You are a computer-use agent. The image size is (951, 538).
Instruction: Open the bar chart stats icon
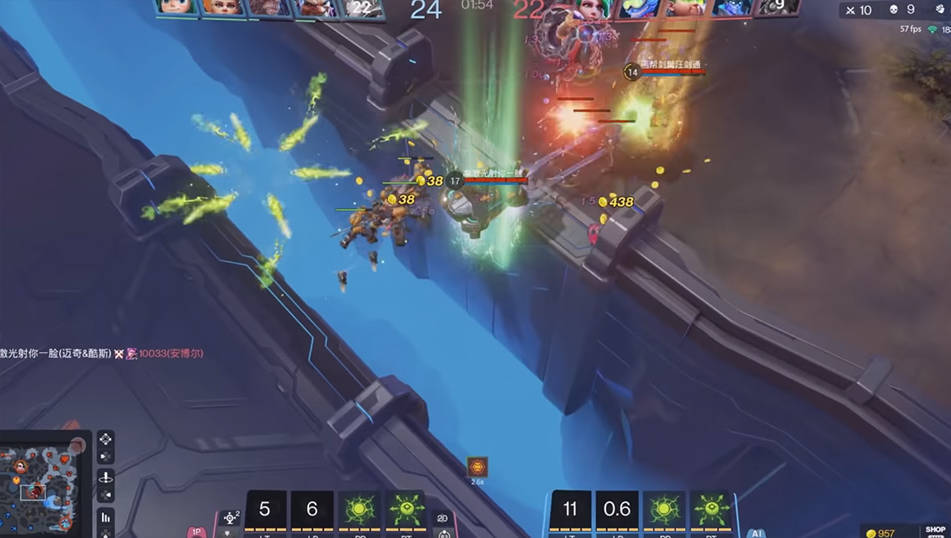(x=105, y=518)
